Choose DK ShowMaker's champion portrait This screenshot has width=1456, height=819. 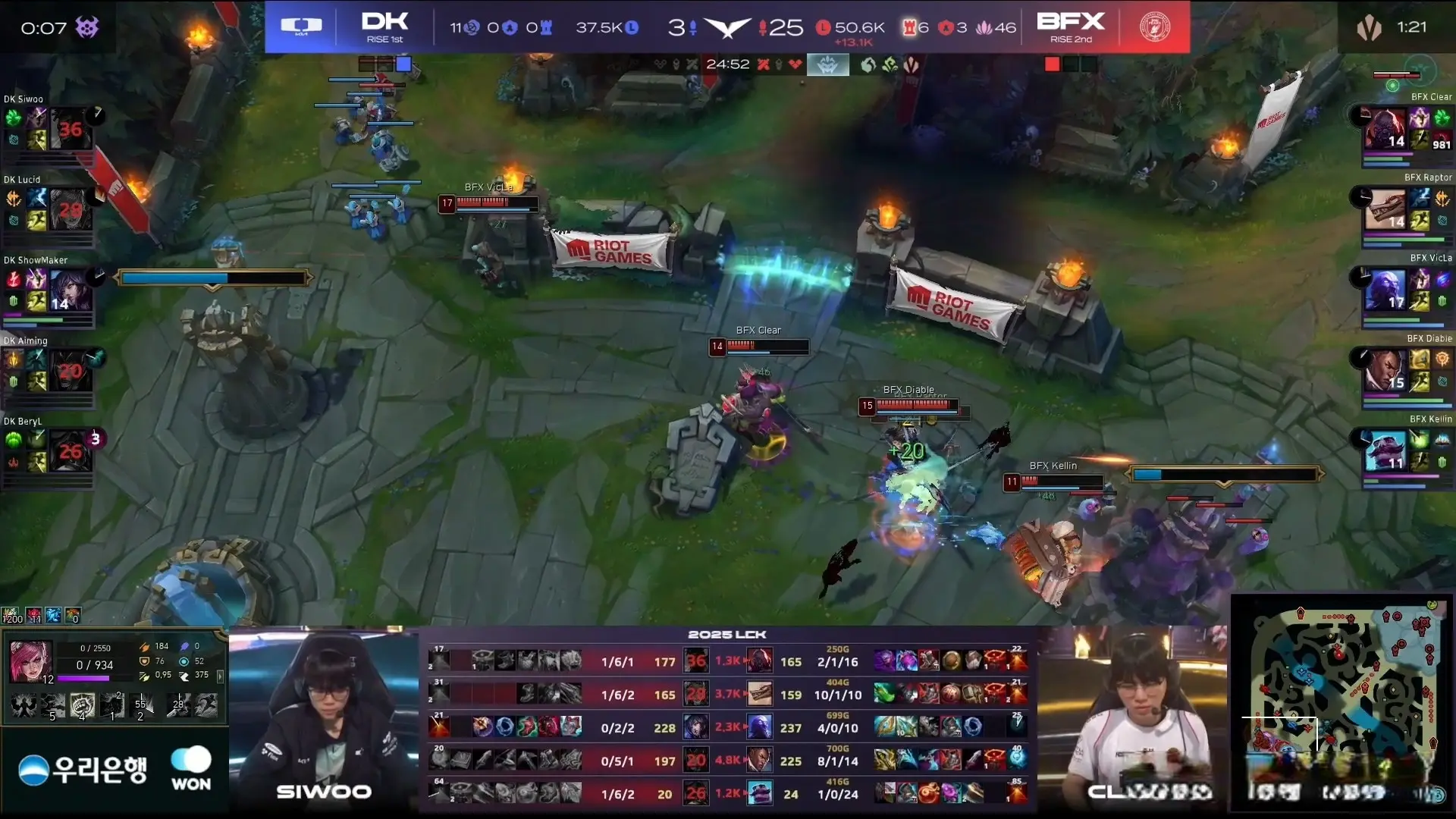tap(71, 290)
